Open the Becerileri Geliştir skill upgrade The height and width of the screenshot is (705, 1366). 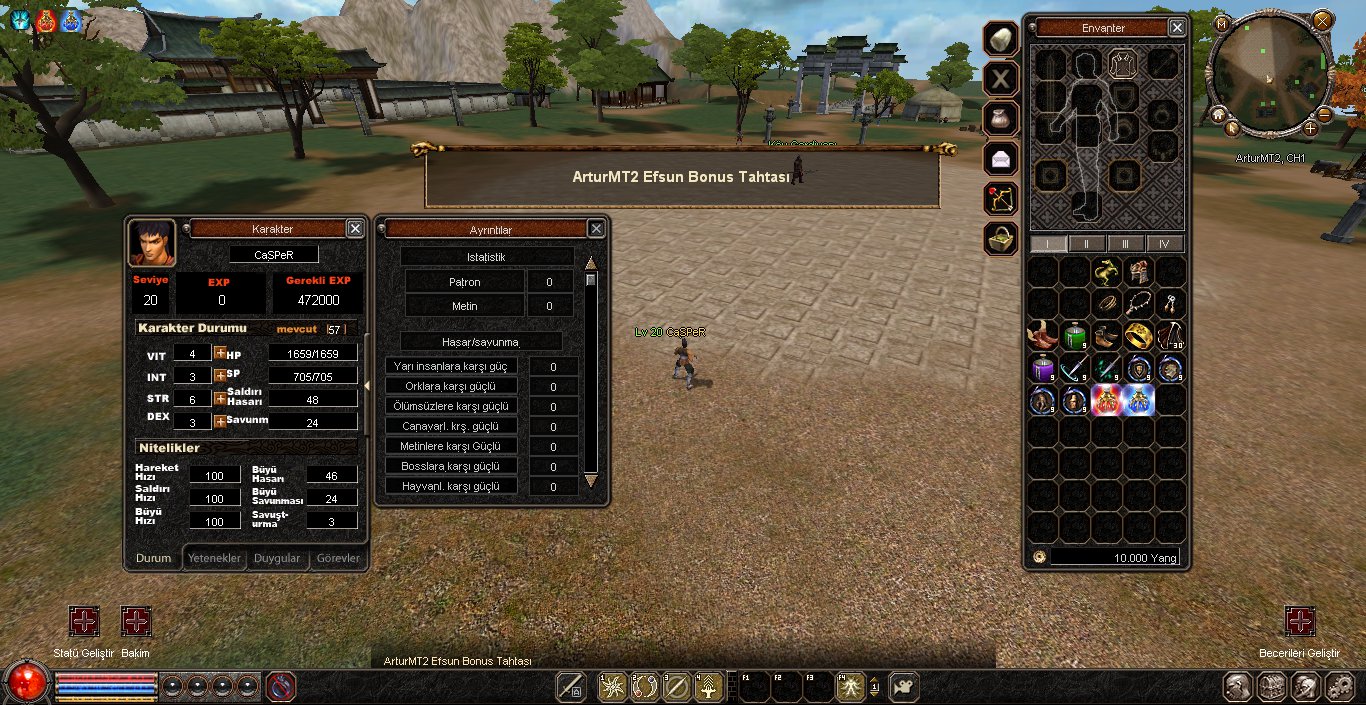click(1299, 622)
